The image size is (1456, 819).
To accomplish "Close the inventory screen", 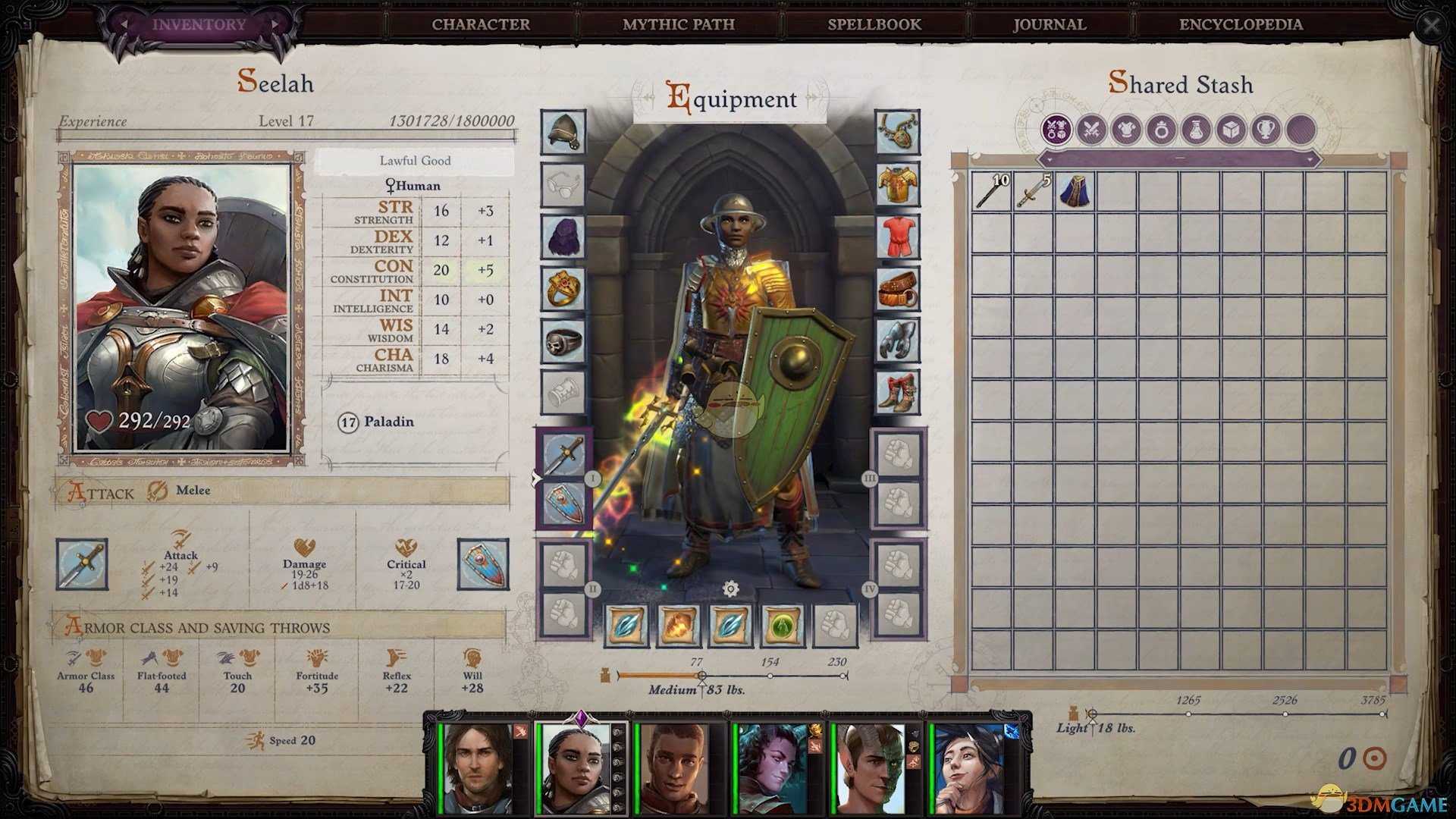I will click(x=1431, y=27).
